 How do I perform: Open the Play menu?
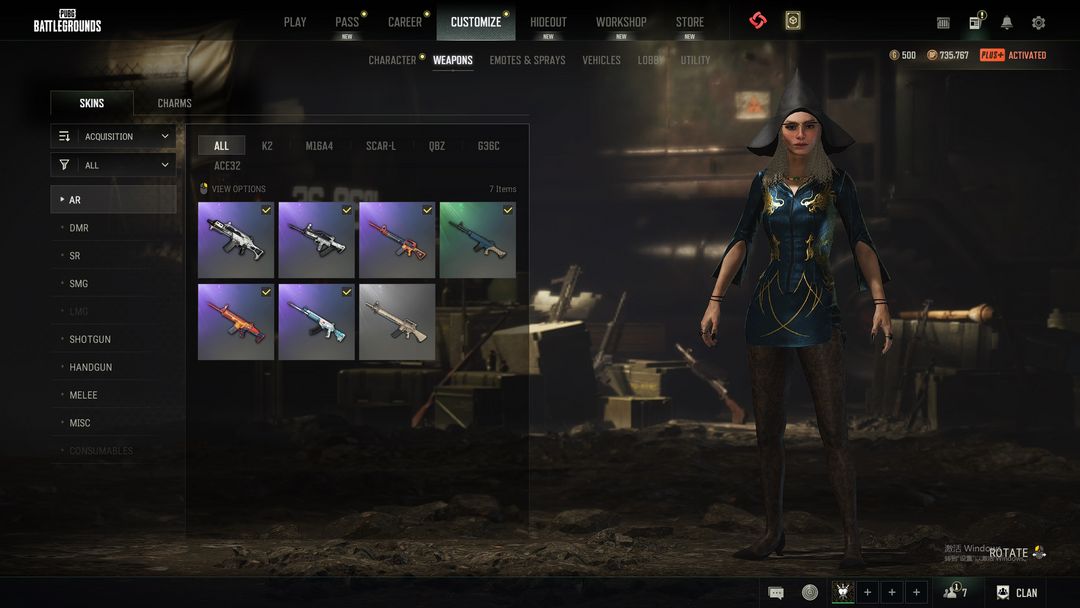click(295, 22)
